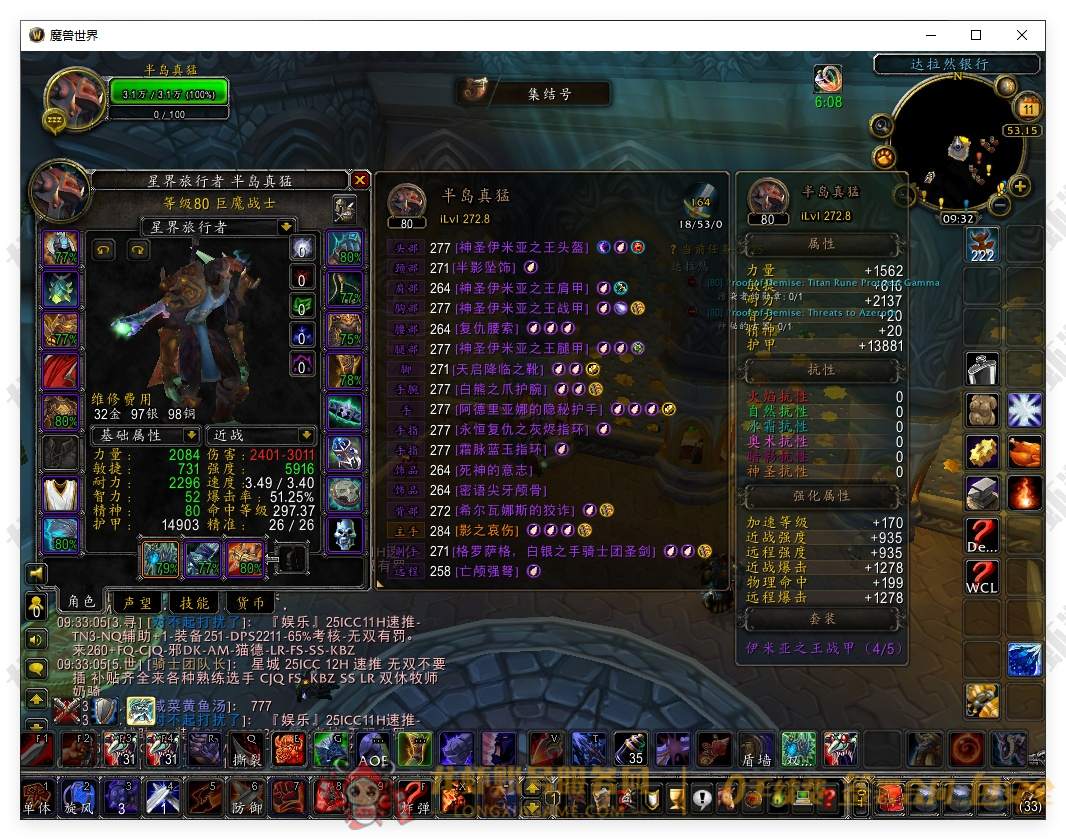Click the skull trinket equipment slot

pos(345,532)
